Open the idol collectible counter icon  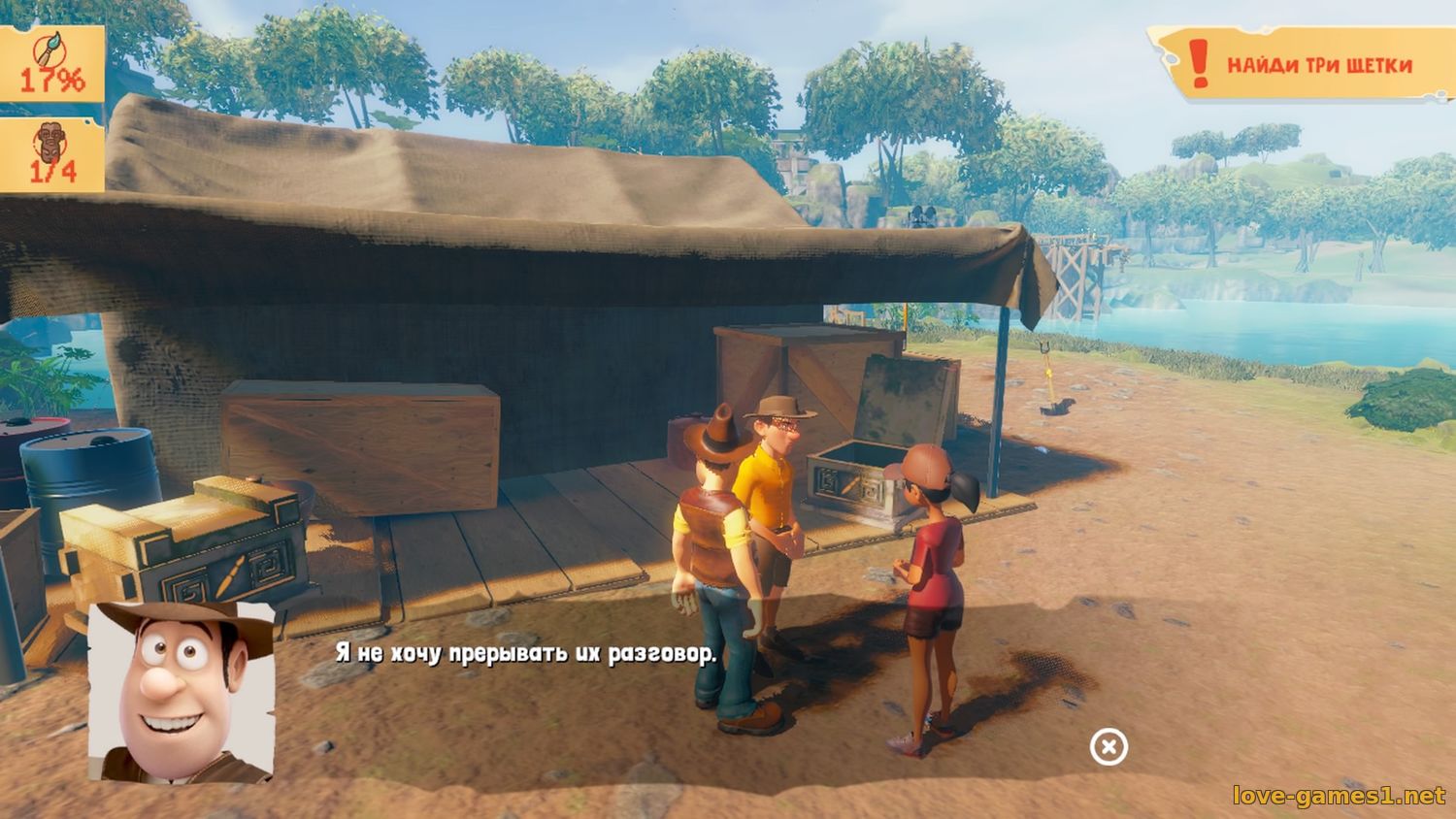(x=50, y=155)
